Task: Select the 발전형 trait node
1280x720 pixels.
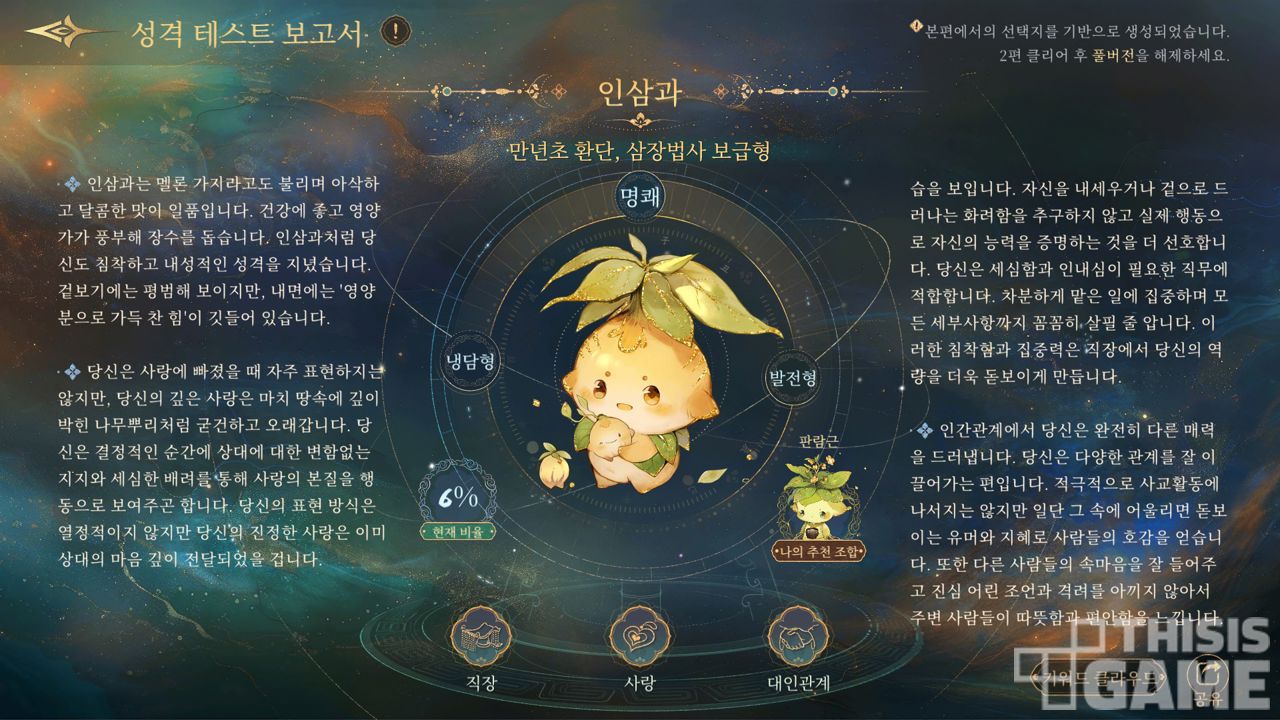Action: [793, 378]
